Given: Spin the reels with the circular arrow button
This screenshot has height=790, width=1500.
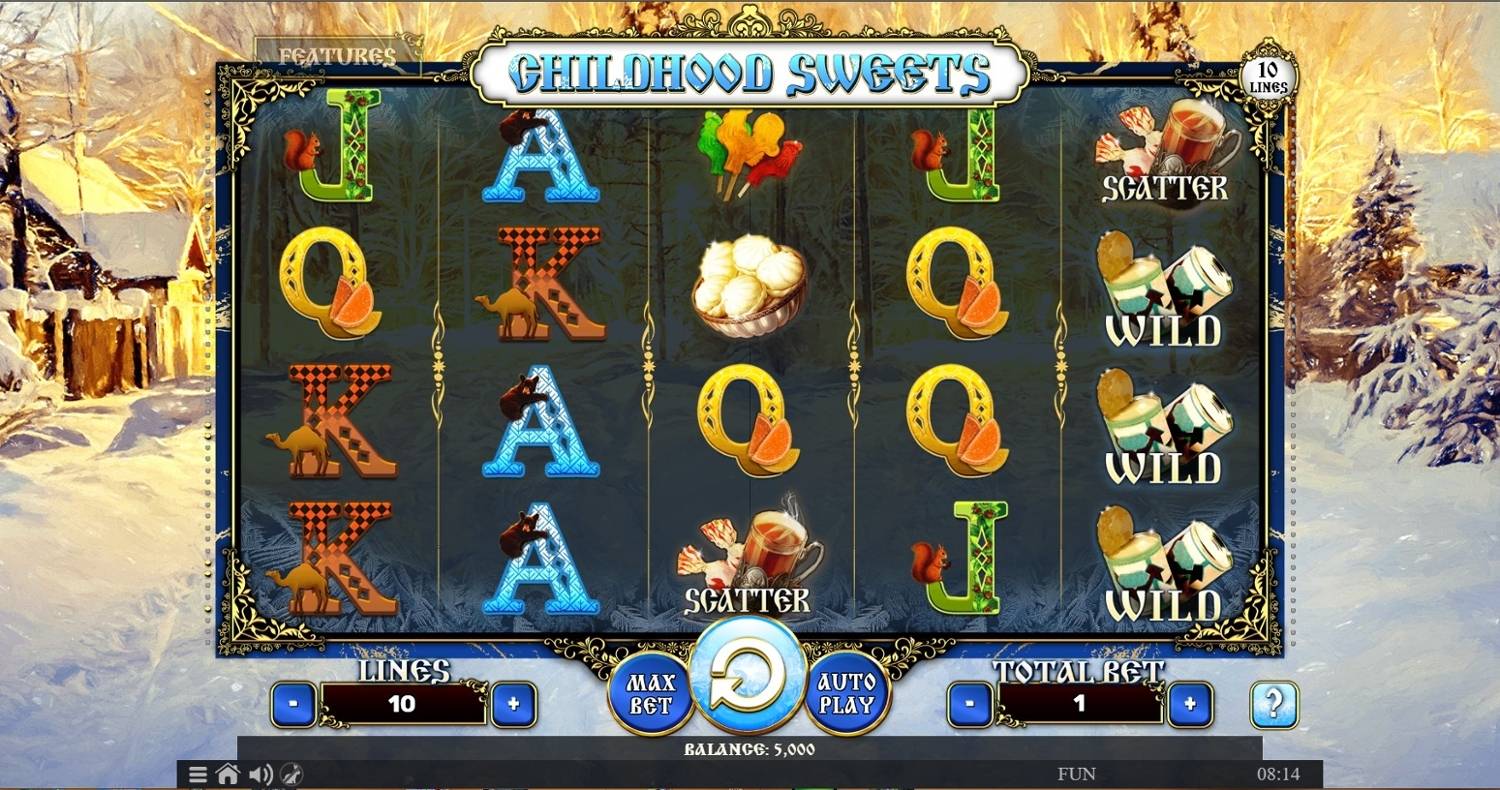Looking at the screenshot, I should coord(749,676).
